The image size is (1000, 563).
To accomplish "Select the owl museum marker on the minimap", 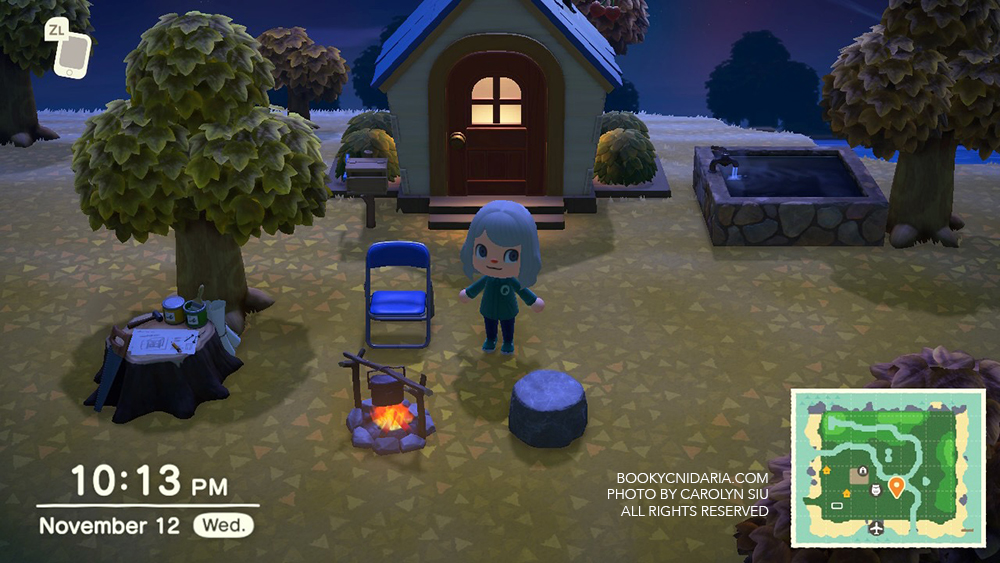I will click(x=876, y=489).
